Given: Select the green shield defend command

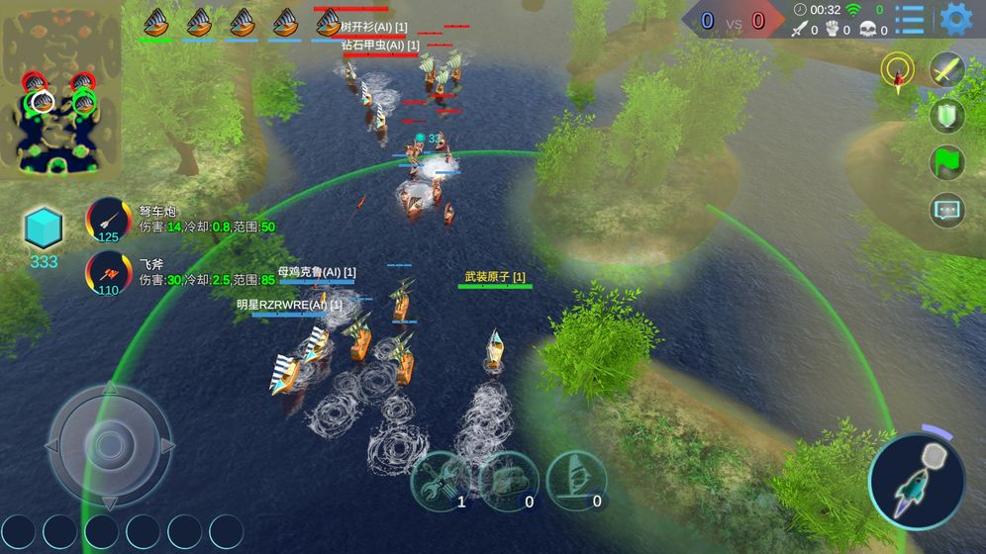Looking at the screenshot, I should tap(946, 115).
